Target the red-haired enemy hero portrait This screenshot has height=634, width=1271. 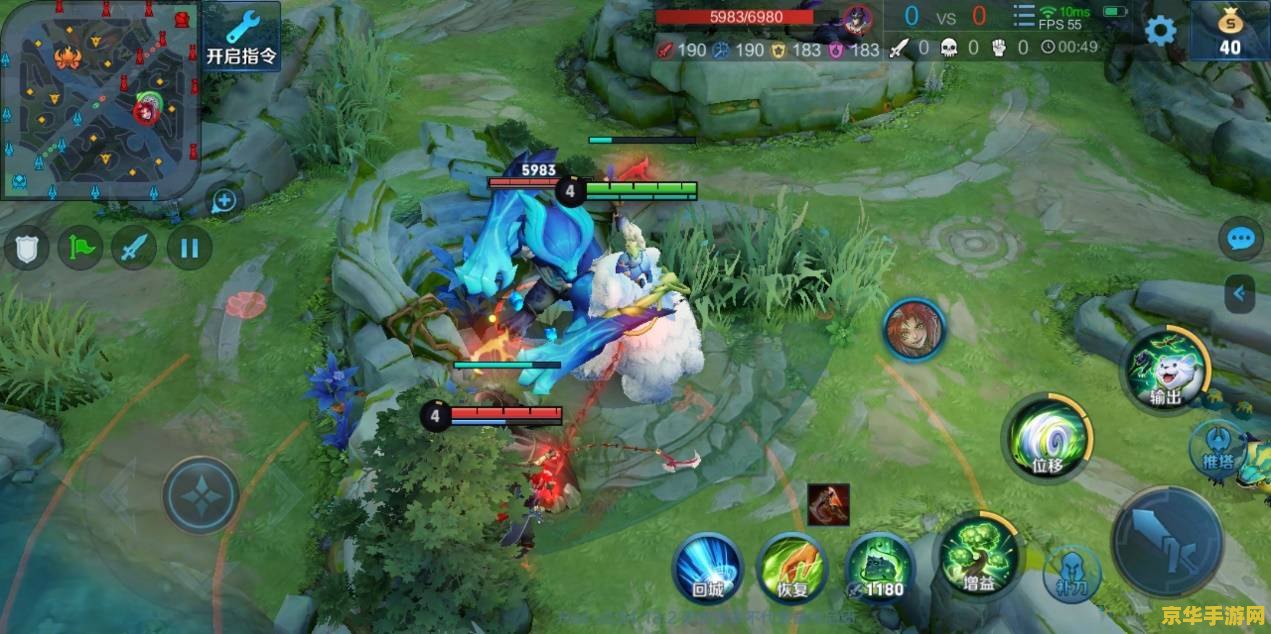(914, 331)
